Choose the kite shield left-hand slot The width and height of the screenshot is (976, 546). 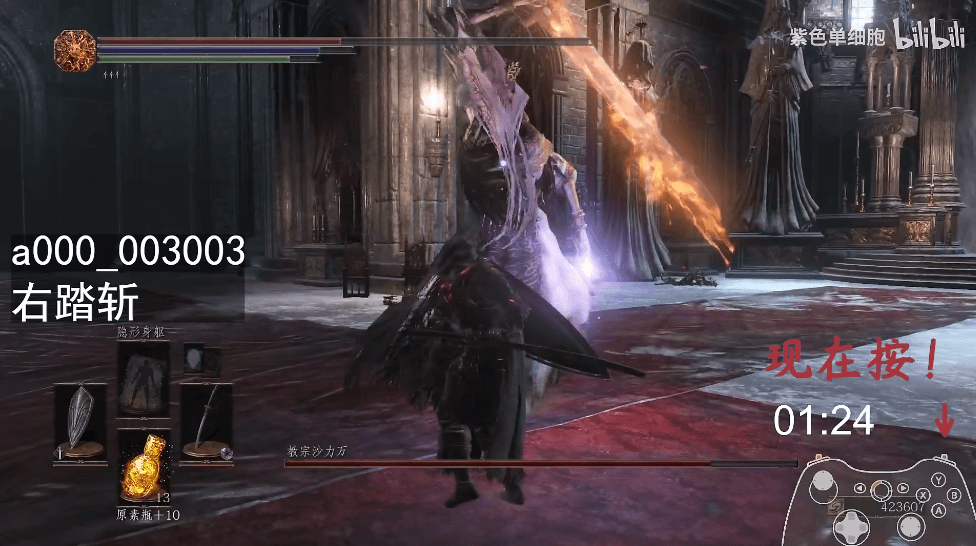80,420
